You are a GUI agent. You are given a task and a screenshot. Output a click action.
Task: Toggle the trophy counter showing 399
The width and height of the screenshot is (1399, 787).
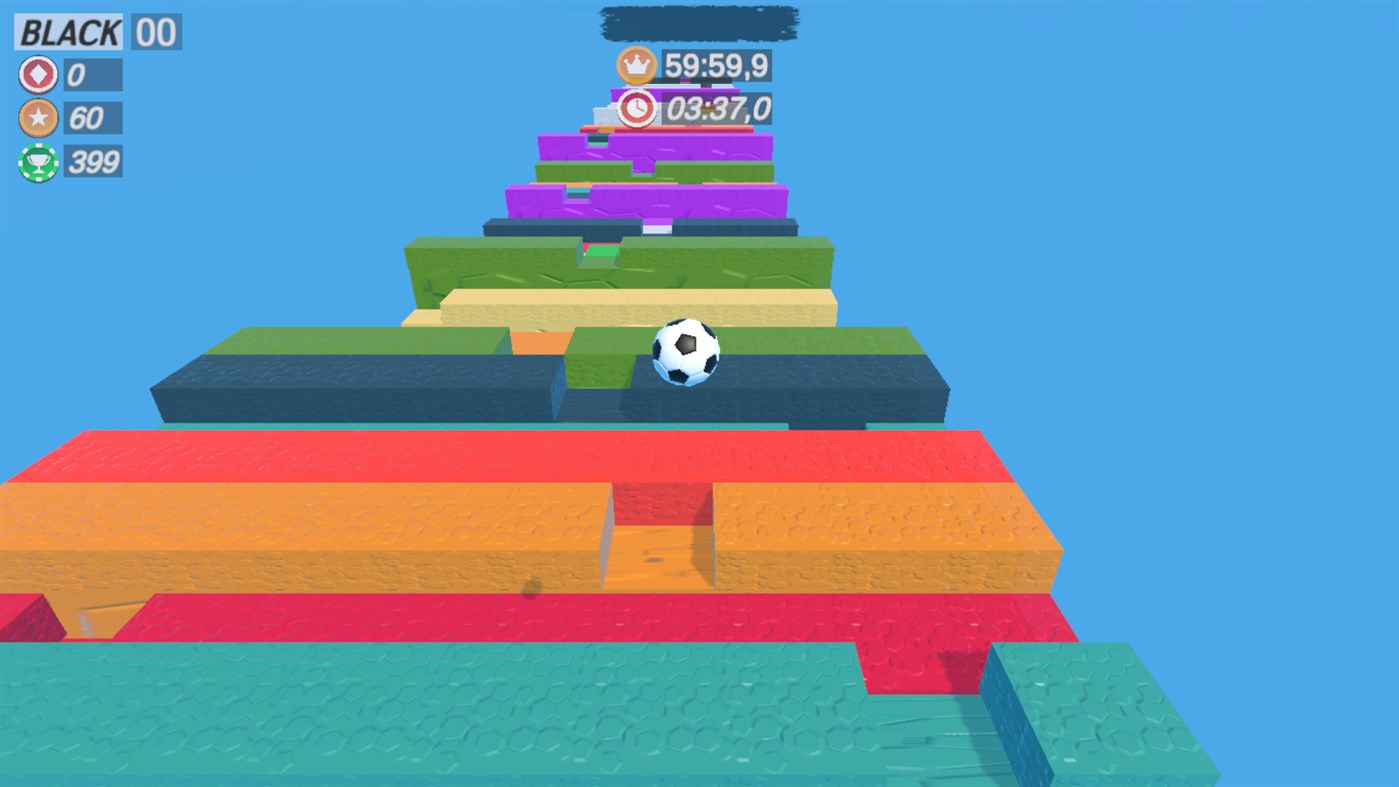click(x=95, y=162)
